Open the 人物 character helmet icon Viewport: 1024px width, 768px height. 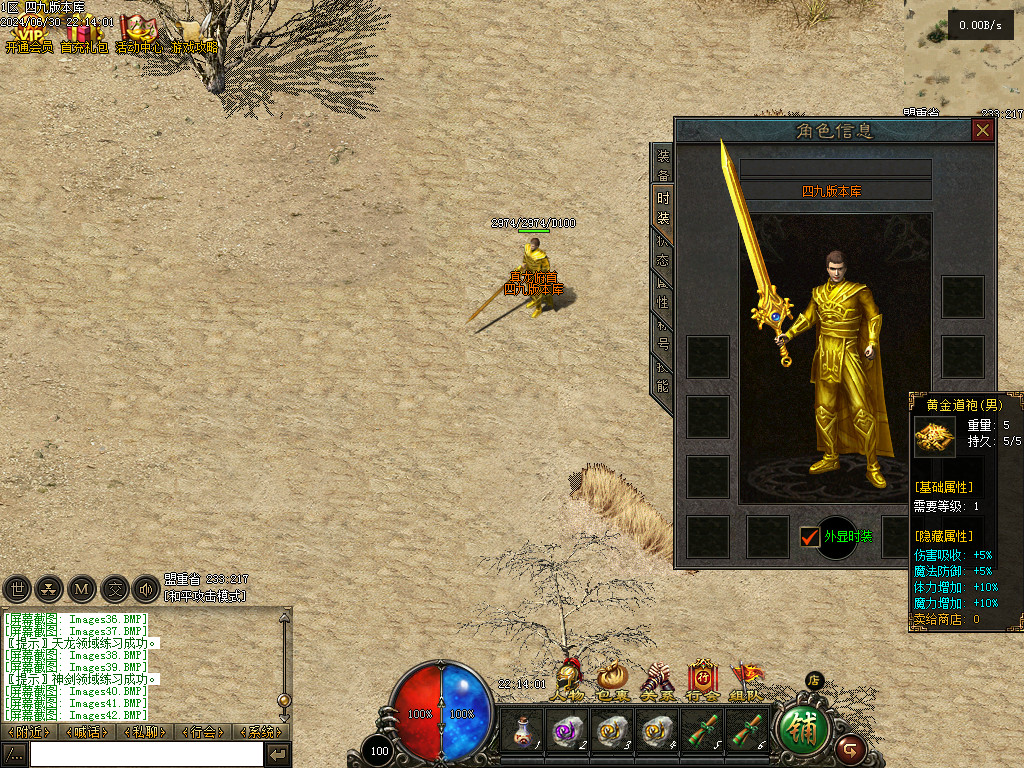tap(567, 679)
